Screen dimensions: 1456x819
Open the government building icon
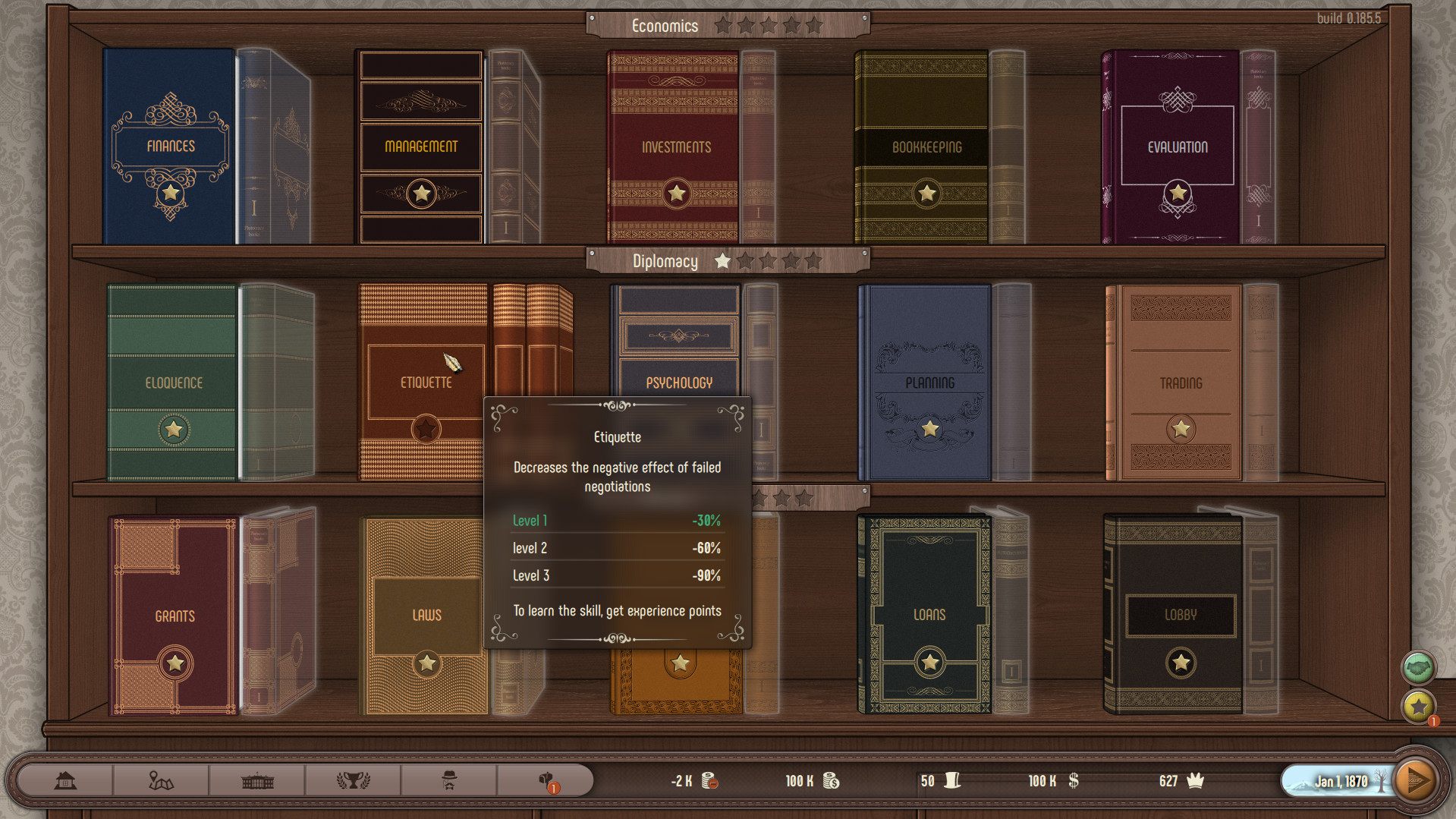[x=256, y=780]
